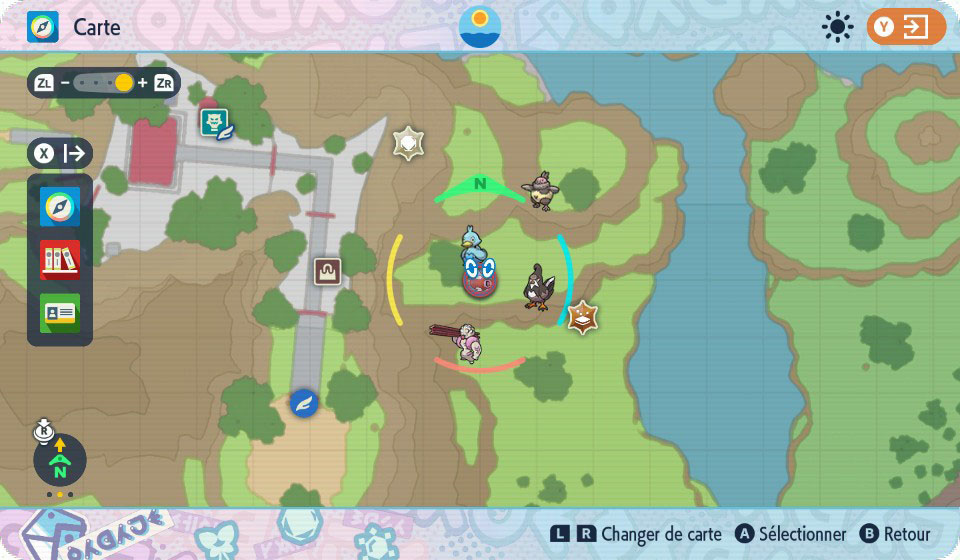Viewport: 960px width, 560px height.
Task: Select the Pokémon Center map marker
Action: point(327,271)
